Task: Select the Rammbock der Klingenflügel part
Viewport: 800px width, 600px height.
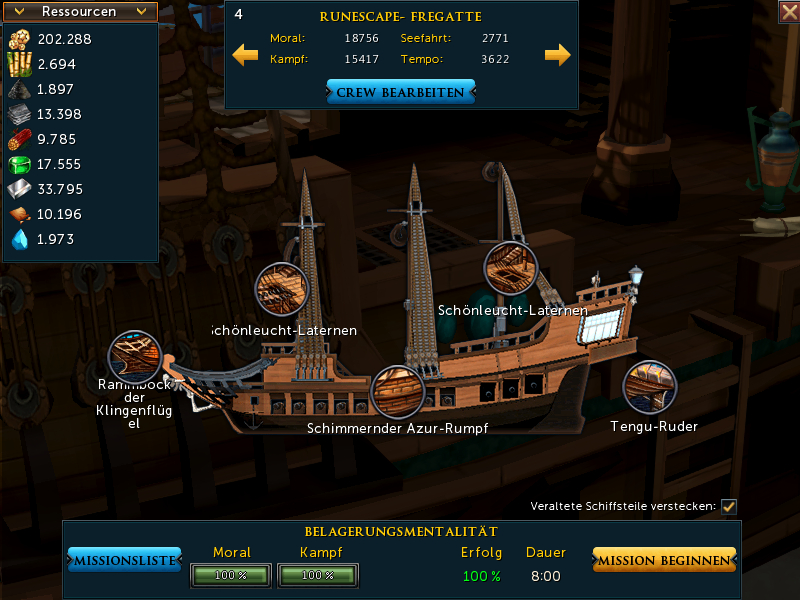Action: [x=134, y=357]
